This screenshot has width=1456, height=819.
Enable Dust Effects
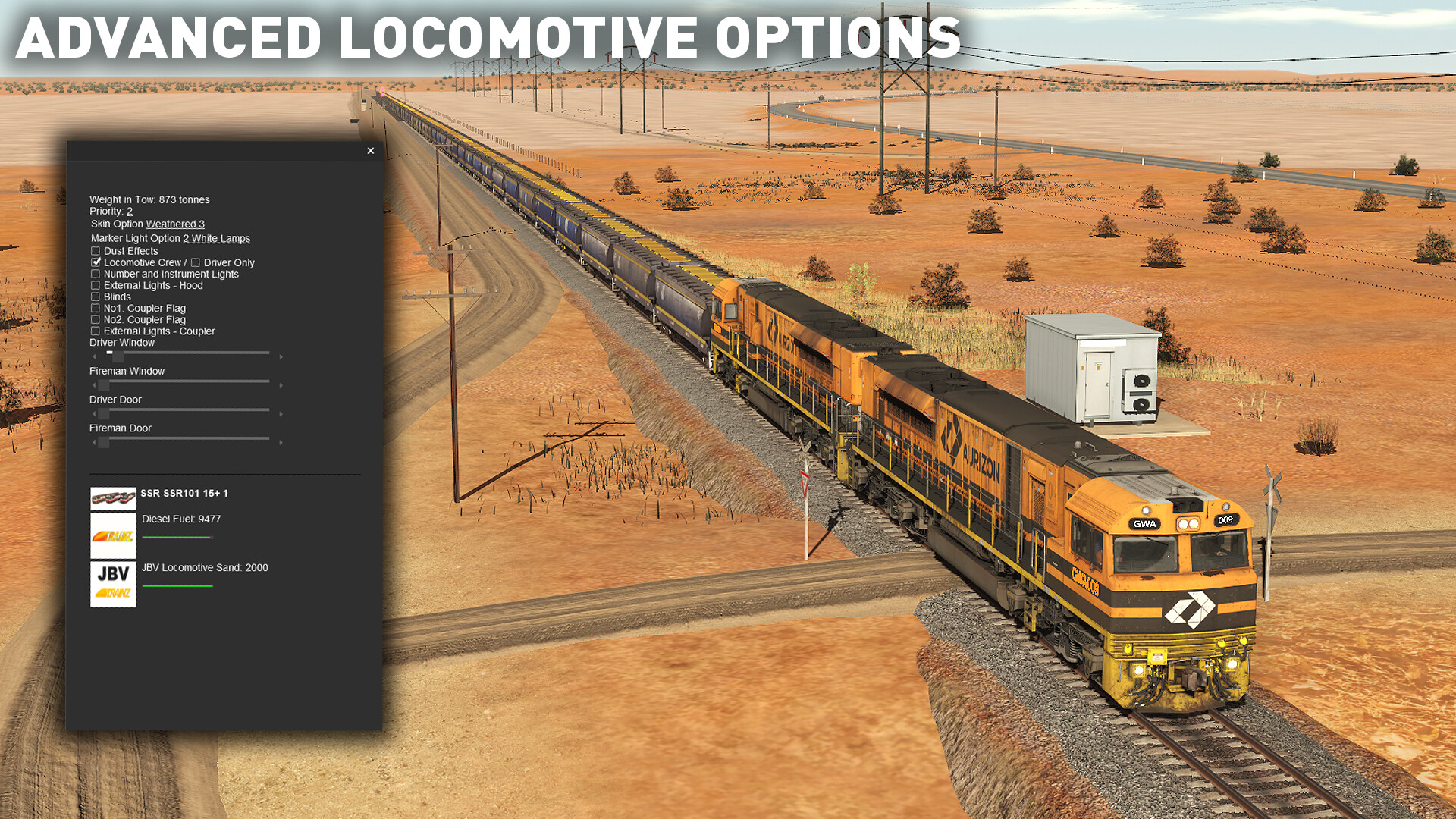point(95,250)
